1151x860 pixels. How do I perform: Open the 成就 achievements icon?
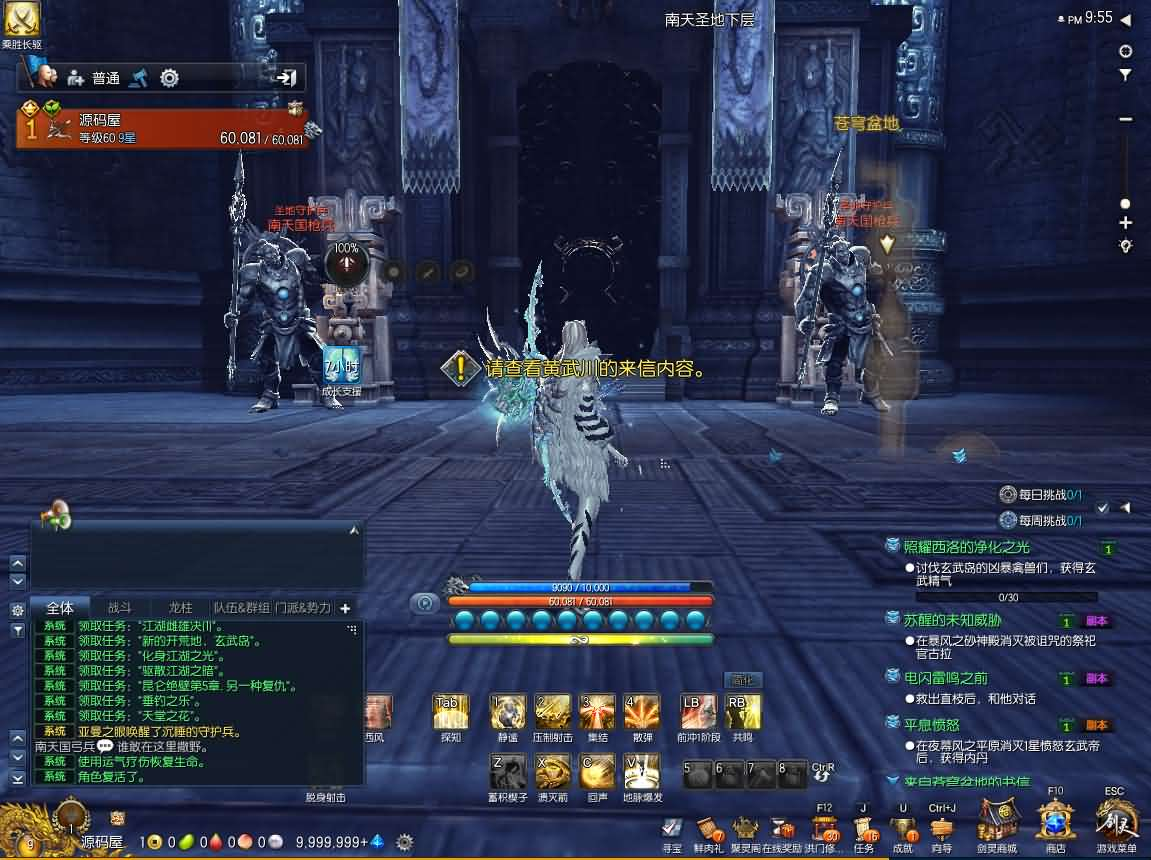[x=902, y=828]
